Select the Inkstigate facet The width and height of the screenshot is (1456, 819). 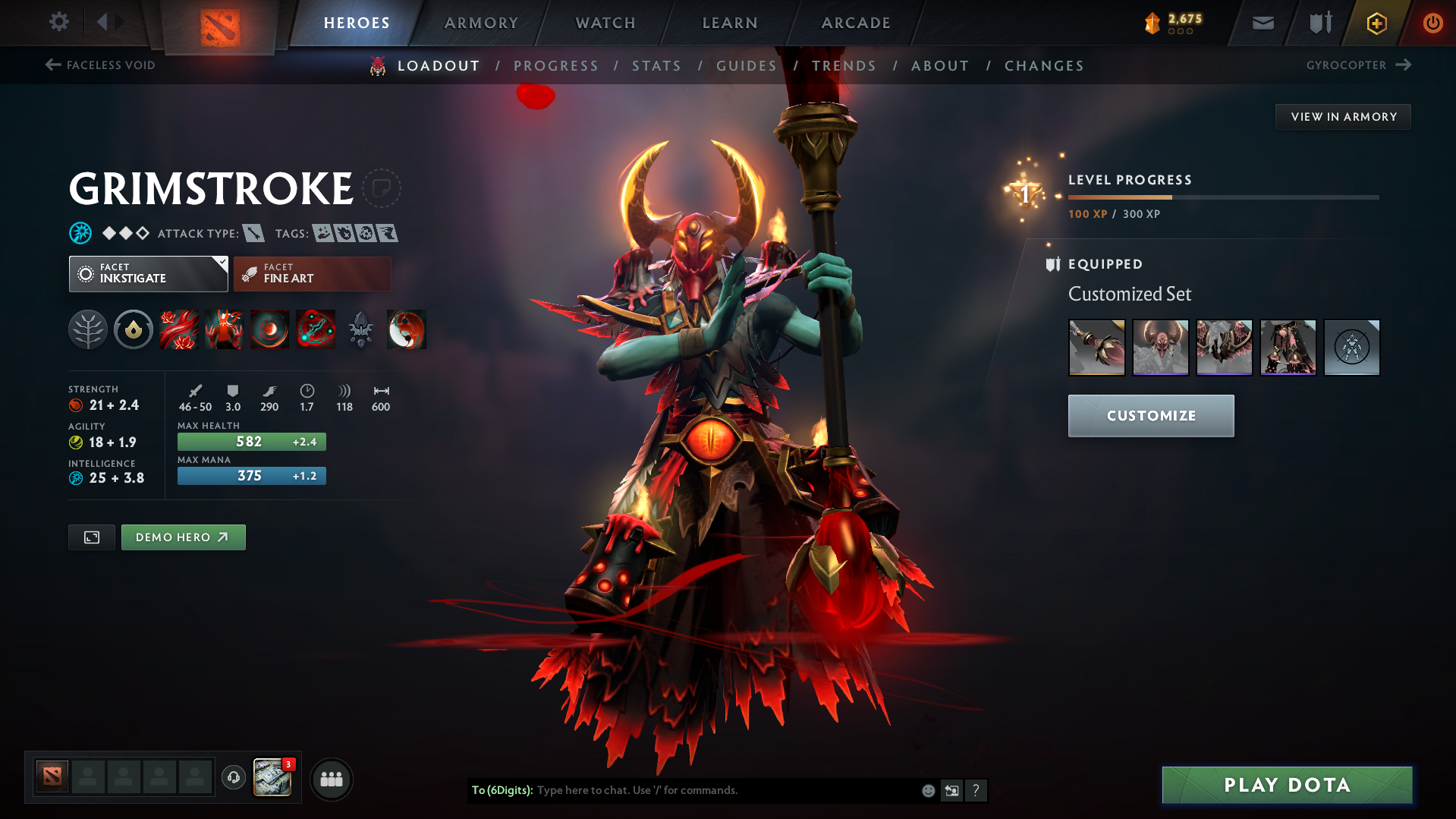pos(148,273)
